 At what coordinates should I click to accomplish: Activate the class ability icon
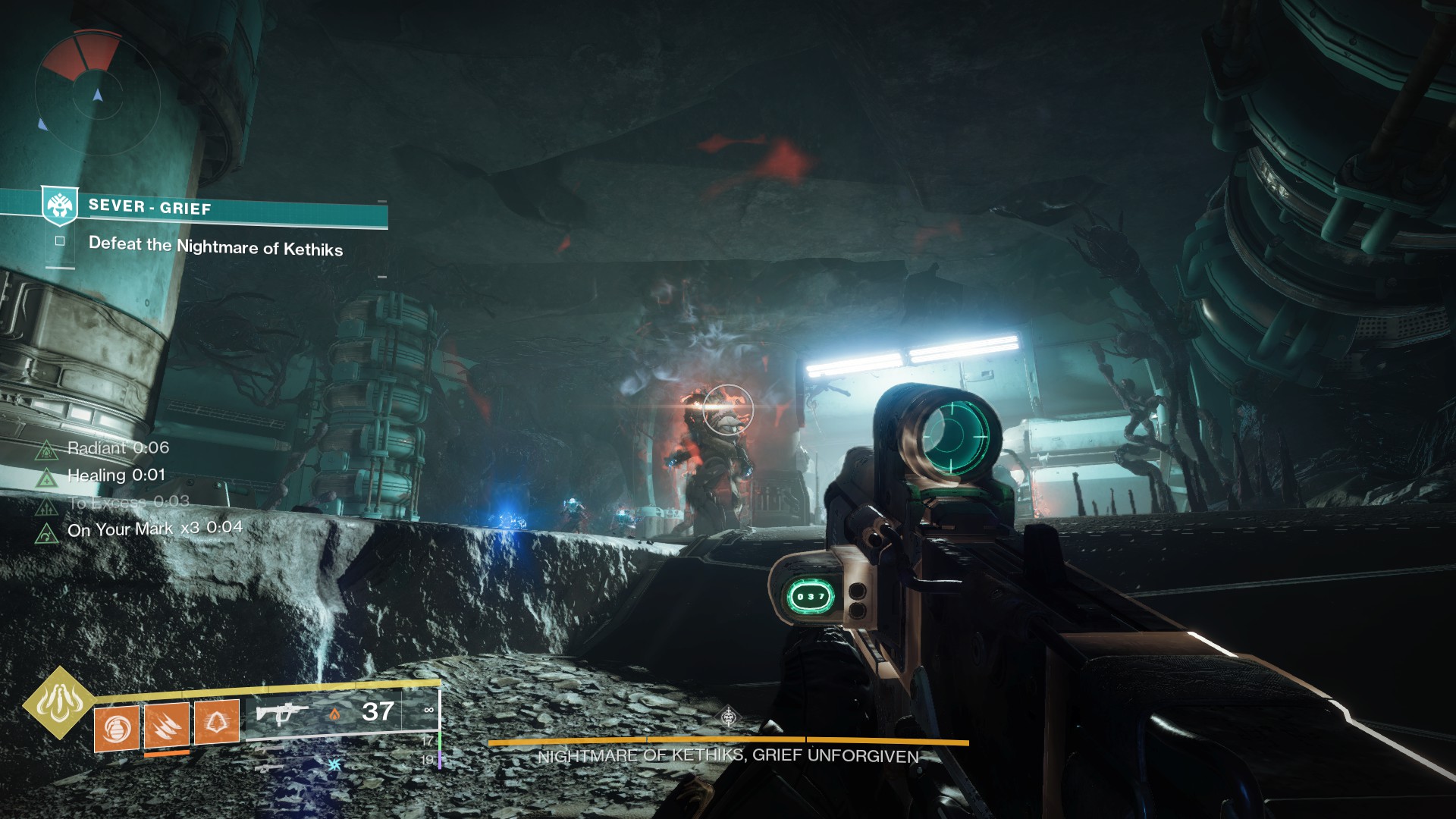[x=217, y=720]
